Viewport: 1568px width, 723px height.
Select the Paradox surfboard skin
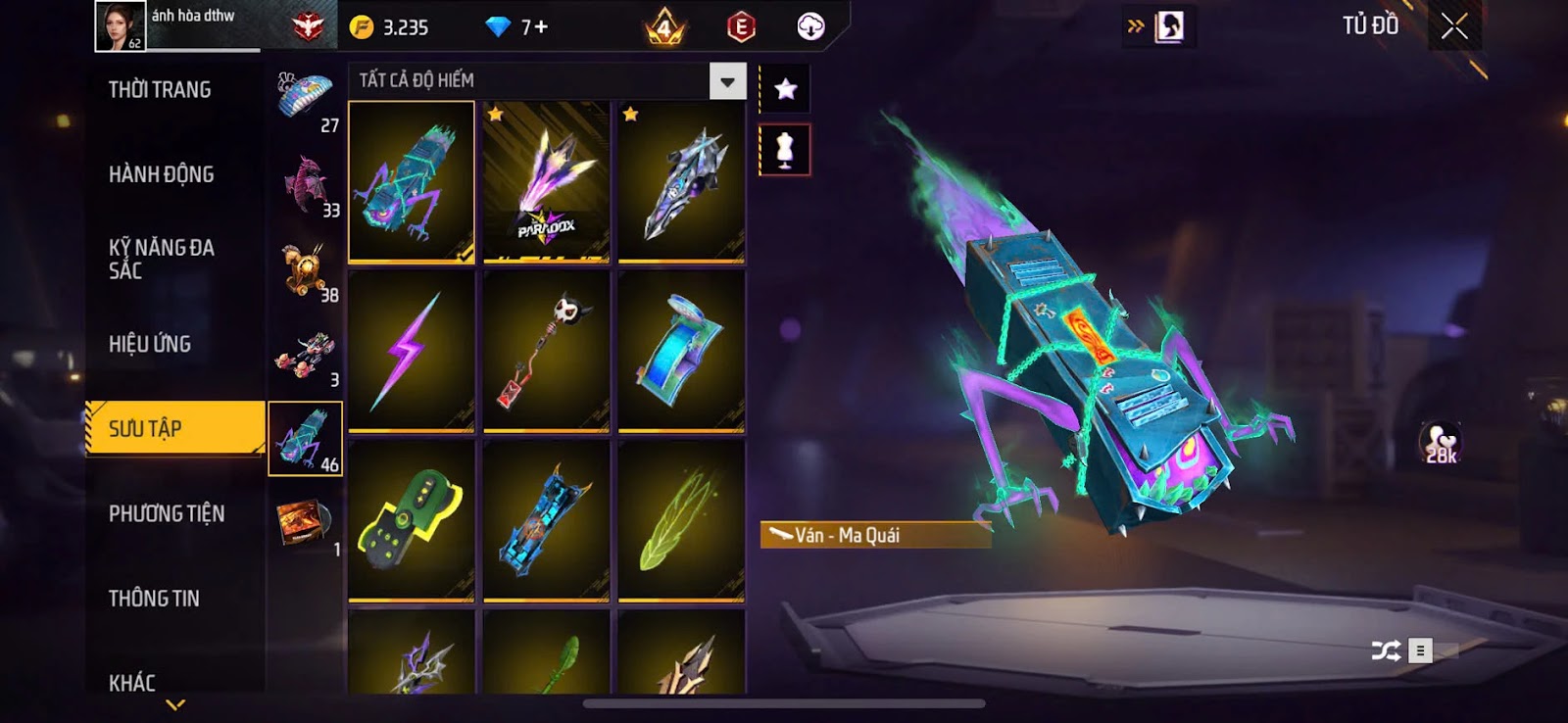coord(546,182)
